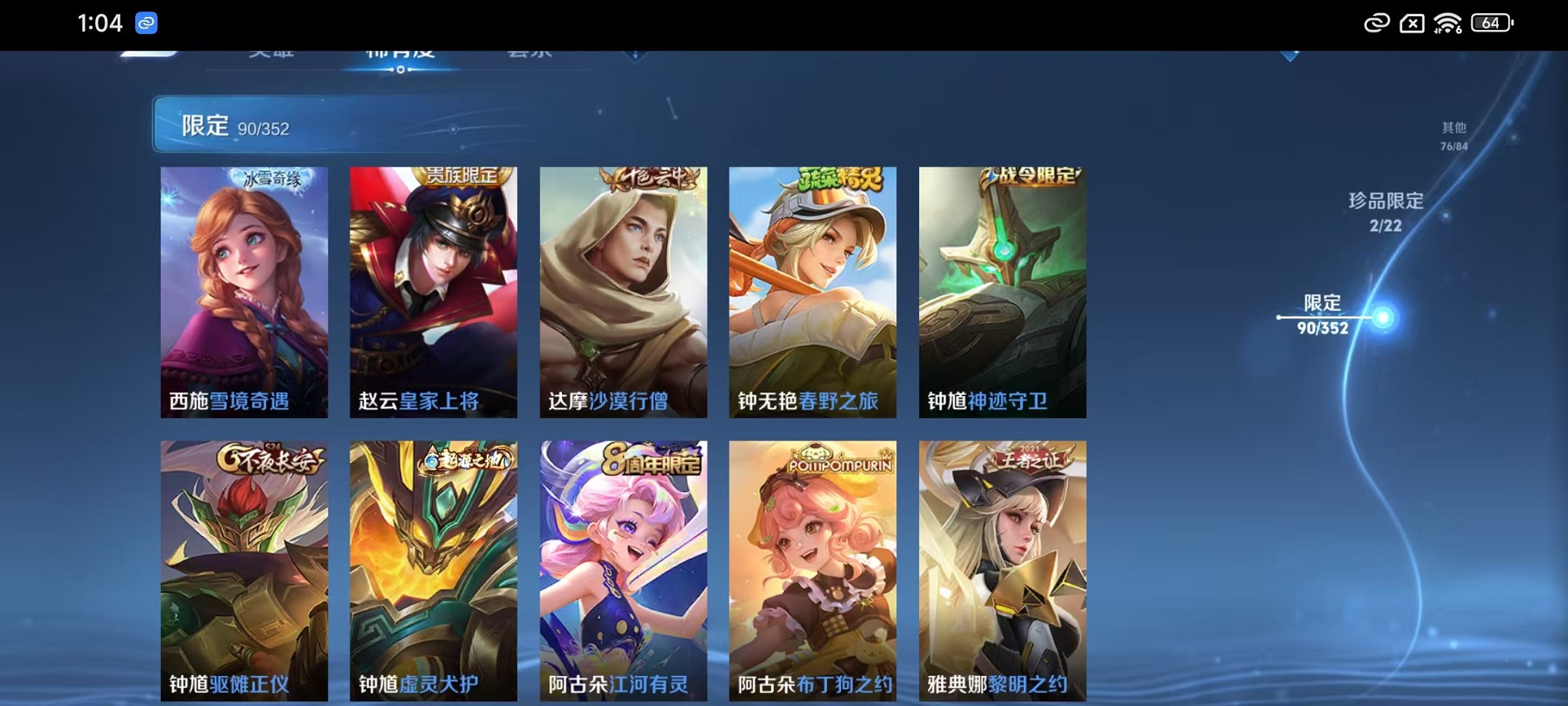
Task: Tap the 冰雪奇缘 badge on 西施's card
Action: pyautogui.click(x=273, y=176)
